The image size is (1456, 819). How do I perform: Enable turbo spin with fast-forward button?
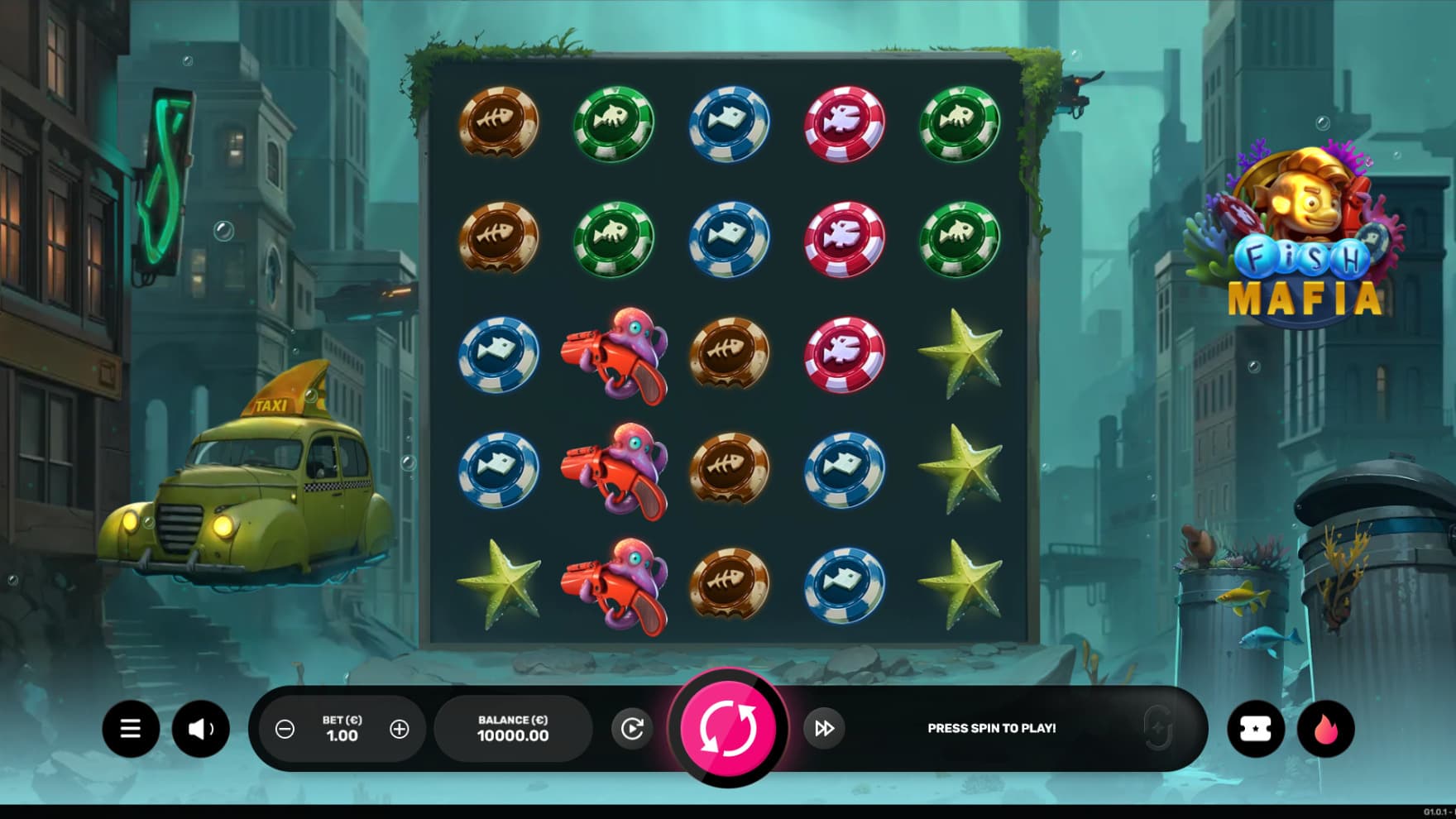pyautogui.click(x=824, y=729)
